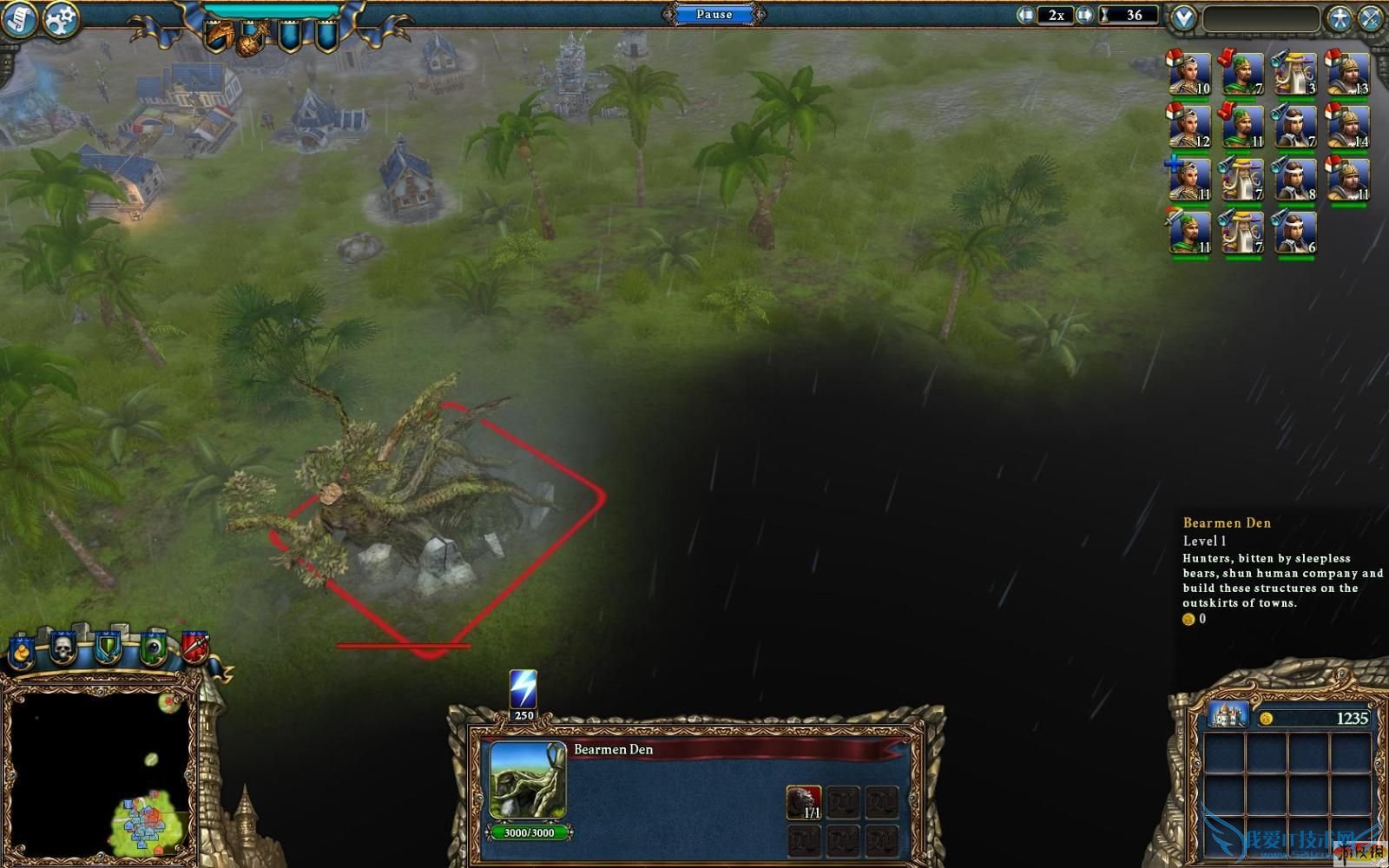
Task: Increase game speed with right arrow
Action: click(x=1084, y=15)
